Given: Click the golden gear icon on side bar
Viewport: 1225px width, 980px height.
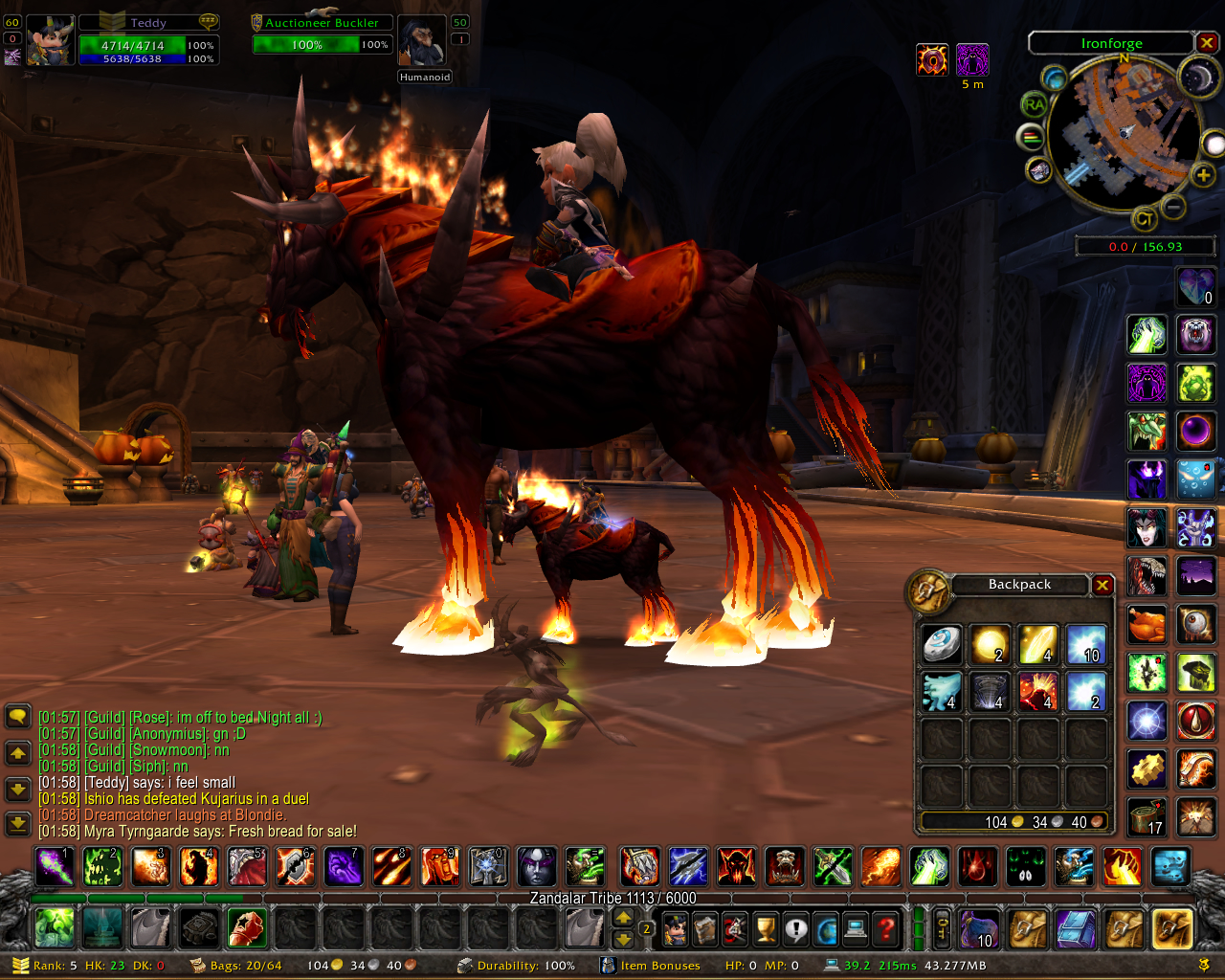Looking at the screenshot, I should tap(1147, 768).
